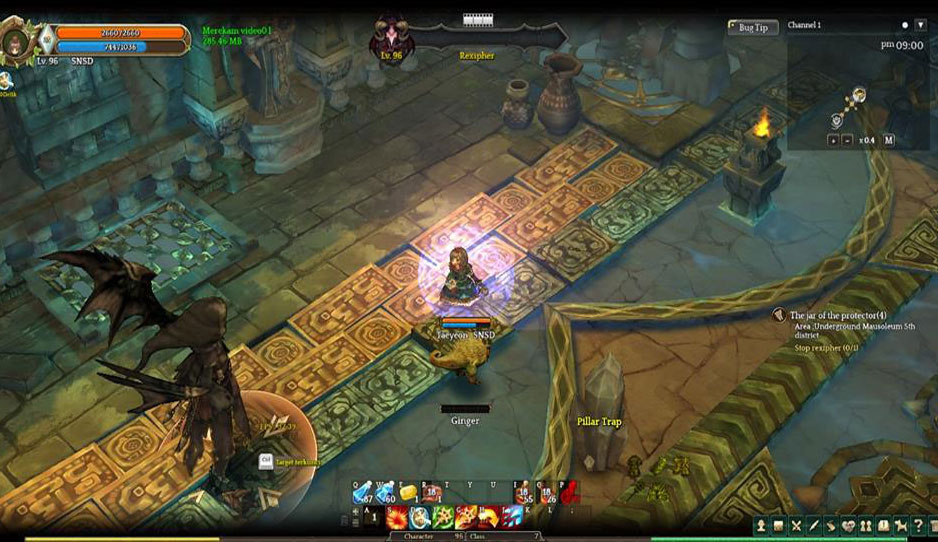
Task: Use the yellow item in E slot
Action: (407, 491)
